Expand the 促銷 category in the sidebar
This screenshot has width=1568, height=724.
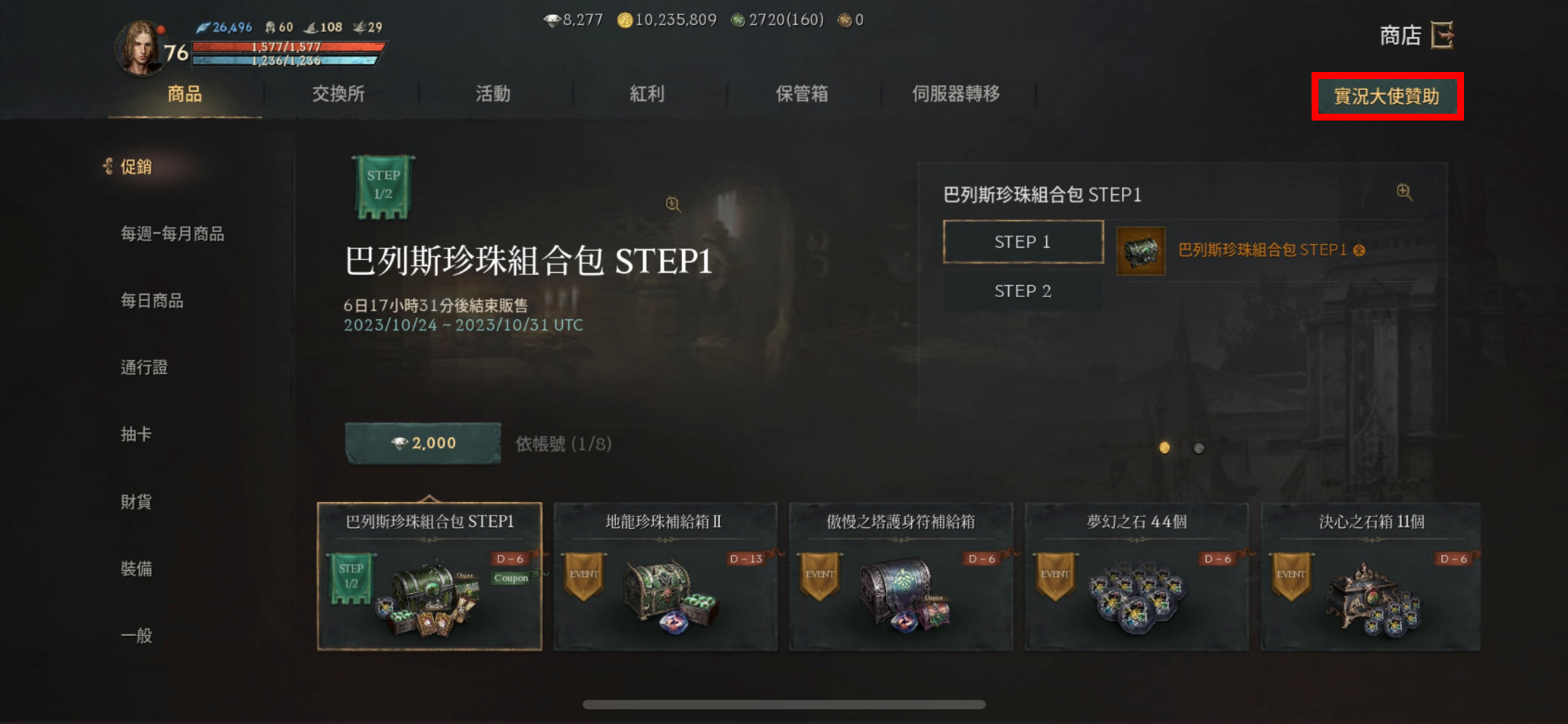point(135,166)
